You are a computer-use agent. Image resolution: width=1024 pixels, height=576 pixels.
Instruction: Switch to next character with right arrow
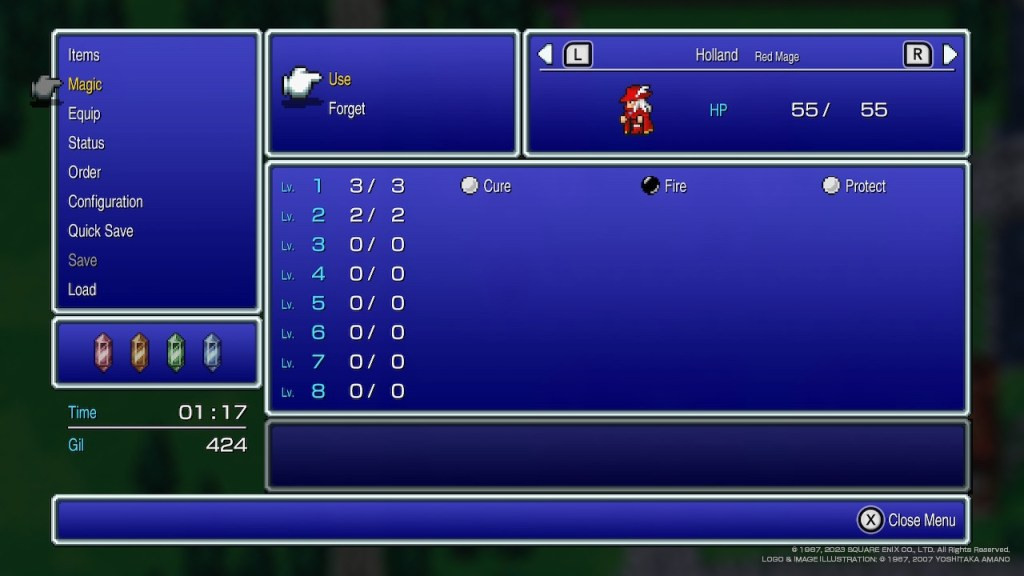click(x=950, y=54)
